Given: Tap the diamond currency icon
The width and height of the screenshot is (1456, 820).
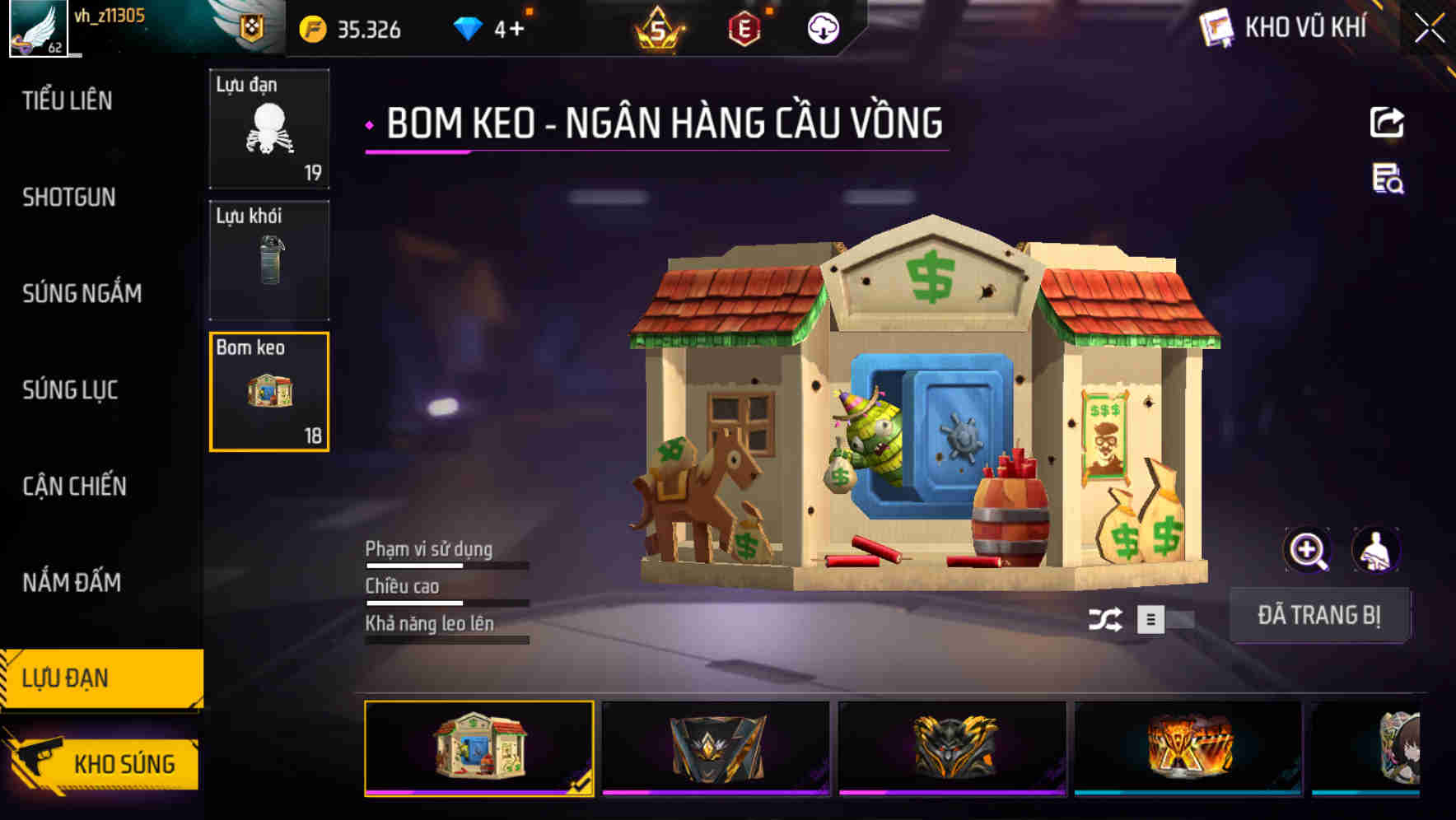Looking at the screenshot, I should coord(469,27).
